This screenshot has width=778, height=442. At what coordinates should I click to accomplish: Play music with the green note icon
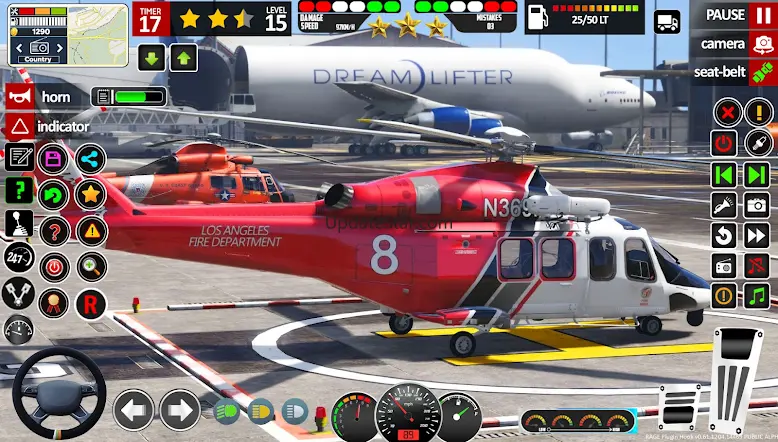pos(757,295)
